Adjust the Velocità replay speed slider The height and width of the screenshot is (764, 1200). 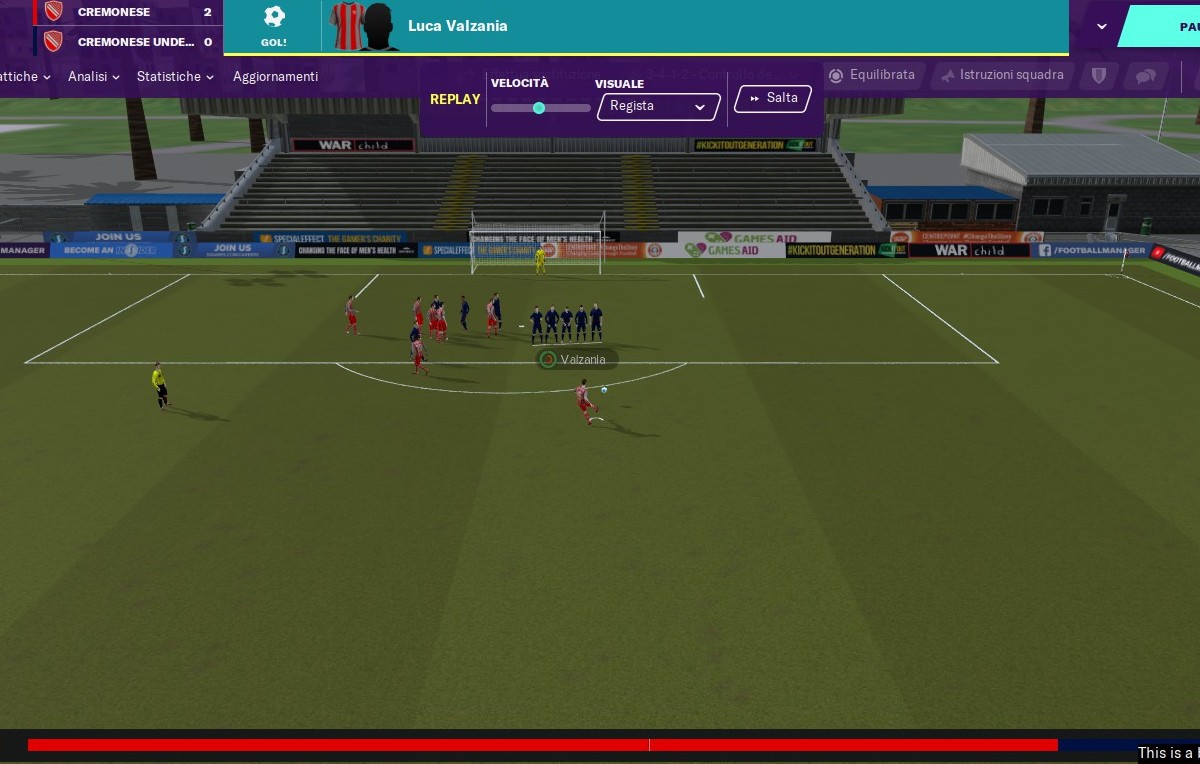tap(539, 108)
